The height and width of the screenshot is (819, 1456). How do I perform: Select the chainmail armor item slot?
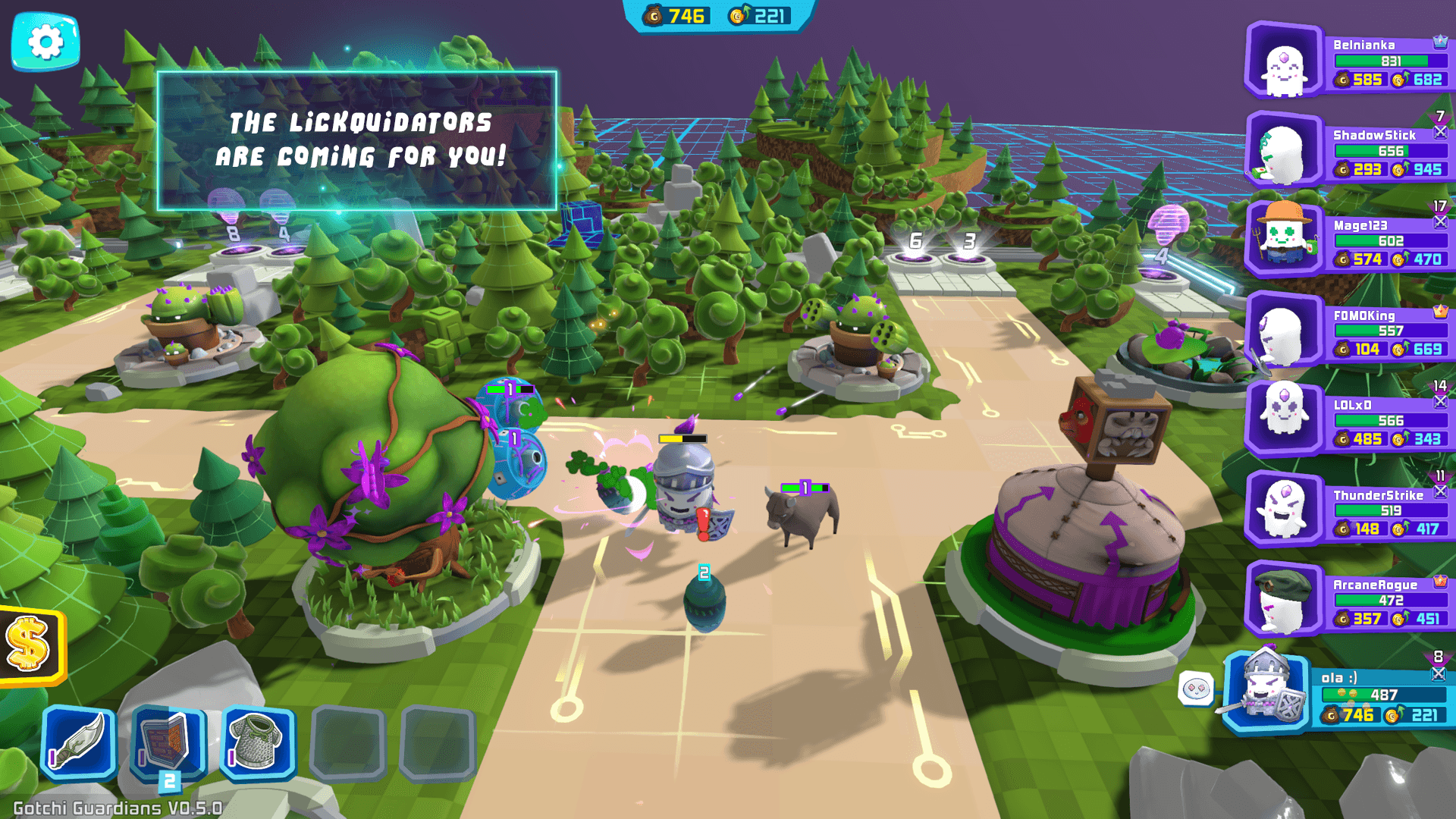[x=258, y=742]
